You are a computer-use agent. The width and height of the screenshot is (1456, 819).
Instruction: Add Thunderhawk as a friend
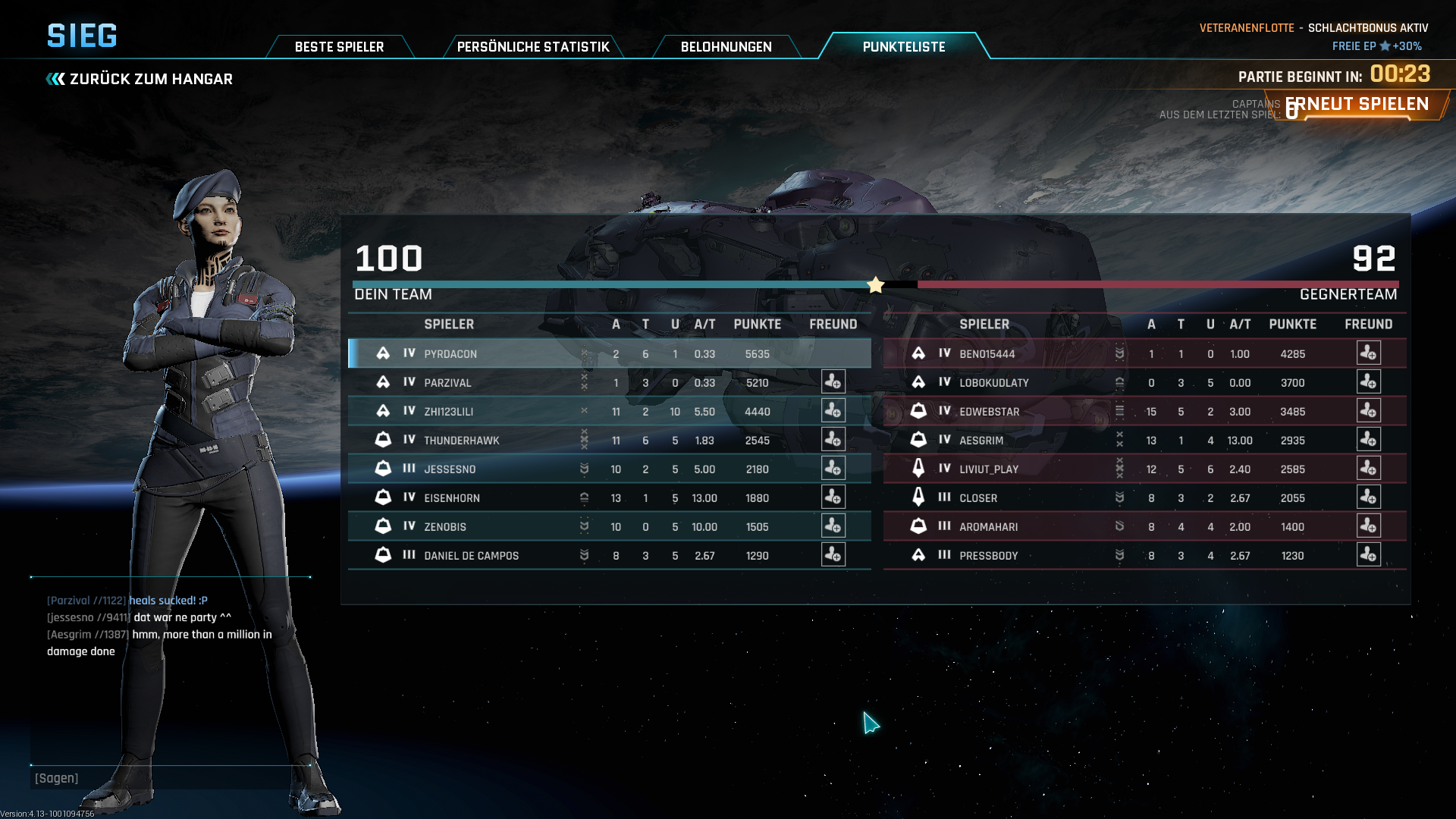click(833, 440)
